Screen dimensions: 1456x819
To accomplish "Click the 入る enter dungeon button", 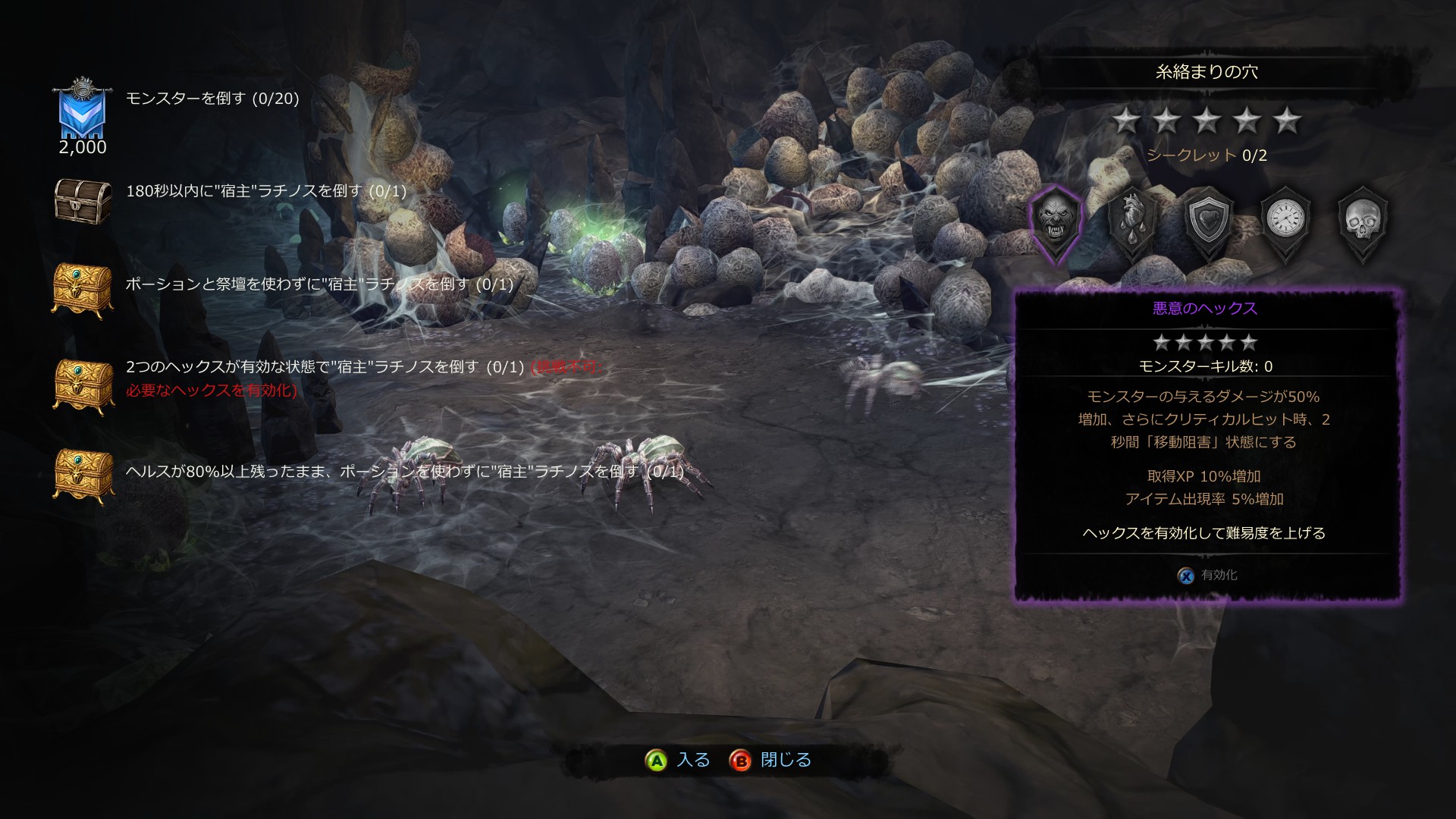I will click(678, 760).
